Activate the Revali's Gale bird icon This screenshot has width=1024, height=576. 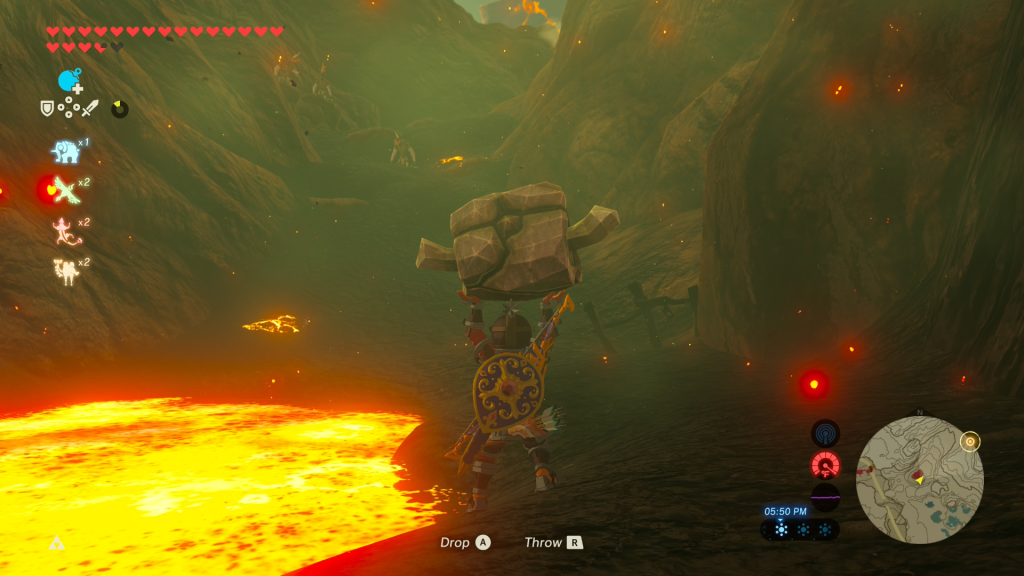(x=65, y=189)
